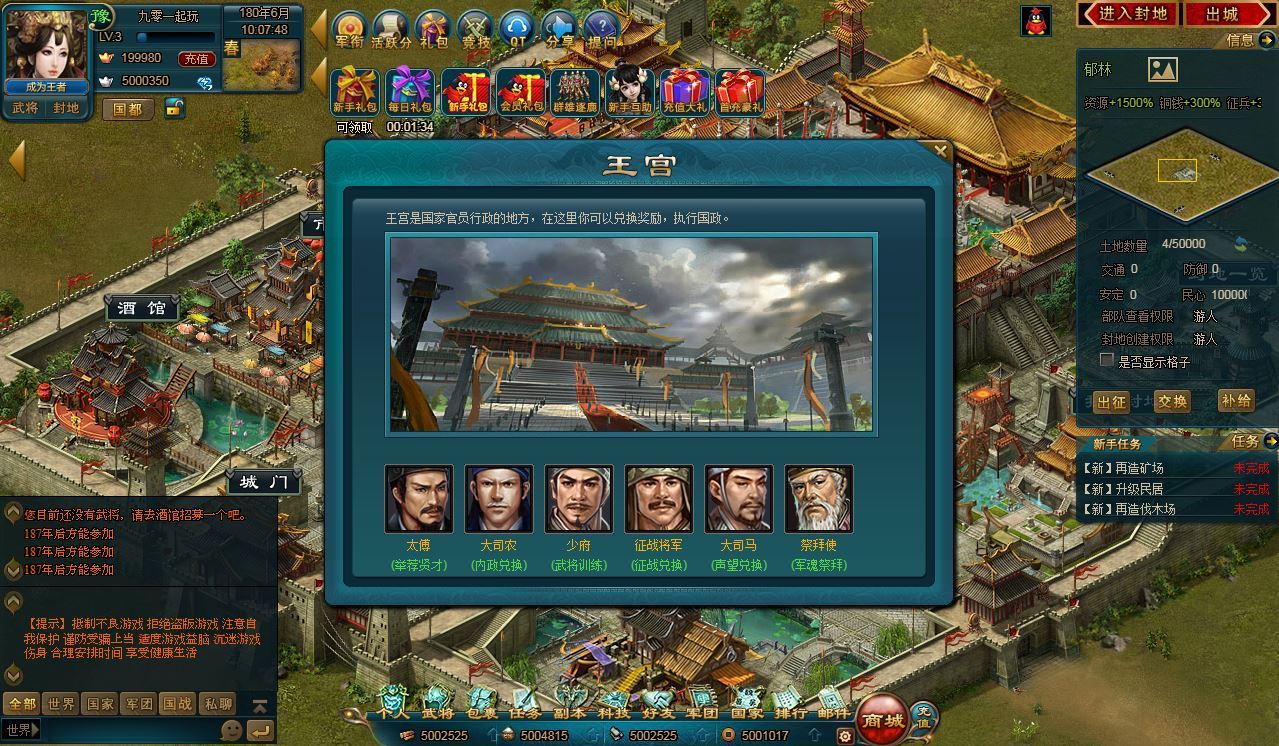
Task: Choose the 大司马 reputation exchange
Action: 738,499
